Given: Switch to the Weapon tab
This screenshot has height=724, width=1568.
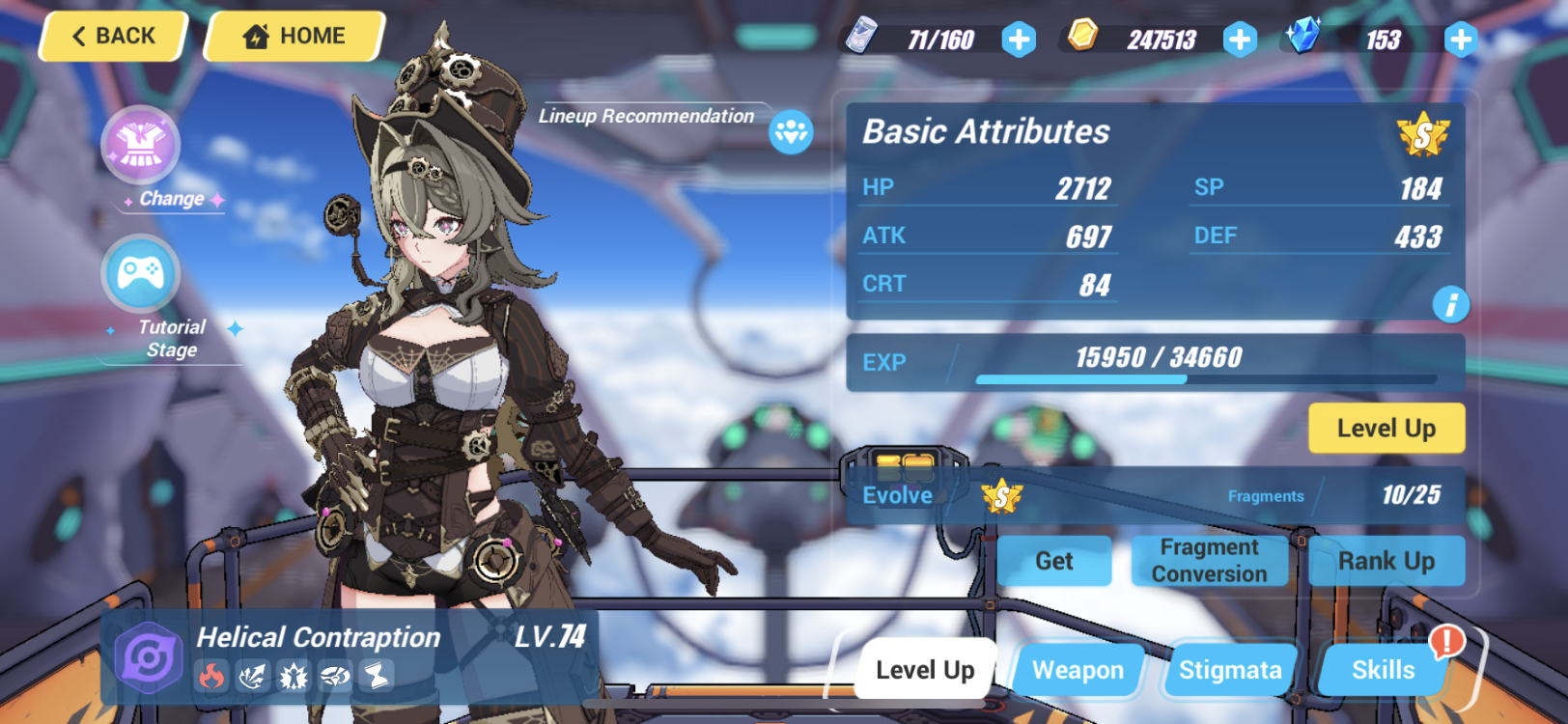Looking at the screenshot, I should tap(1078, 670).
